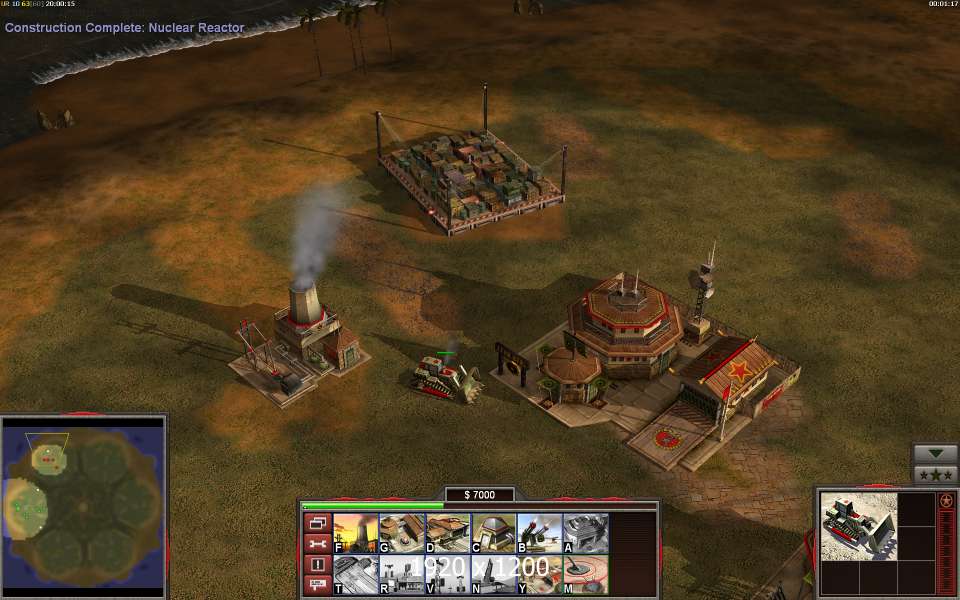Choose the build icon marked Y
Screen dimensions: 960x600
pos(540,576)
